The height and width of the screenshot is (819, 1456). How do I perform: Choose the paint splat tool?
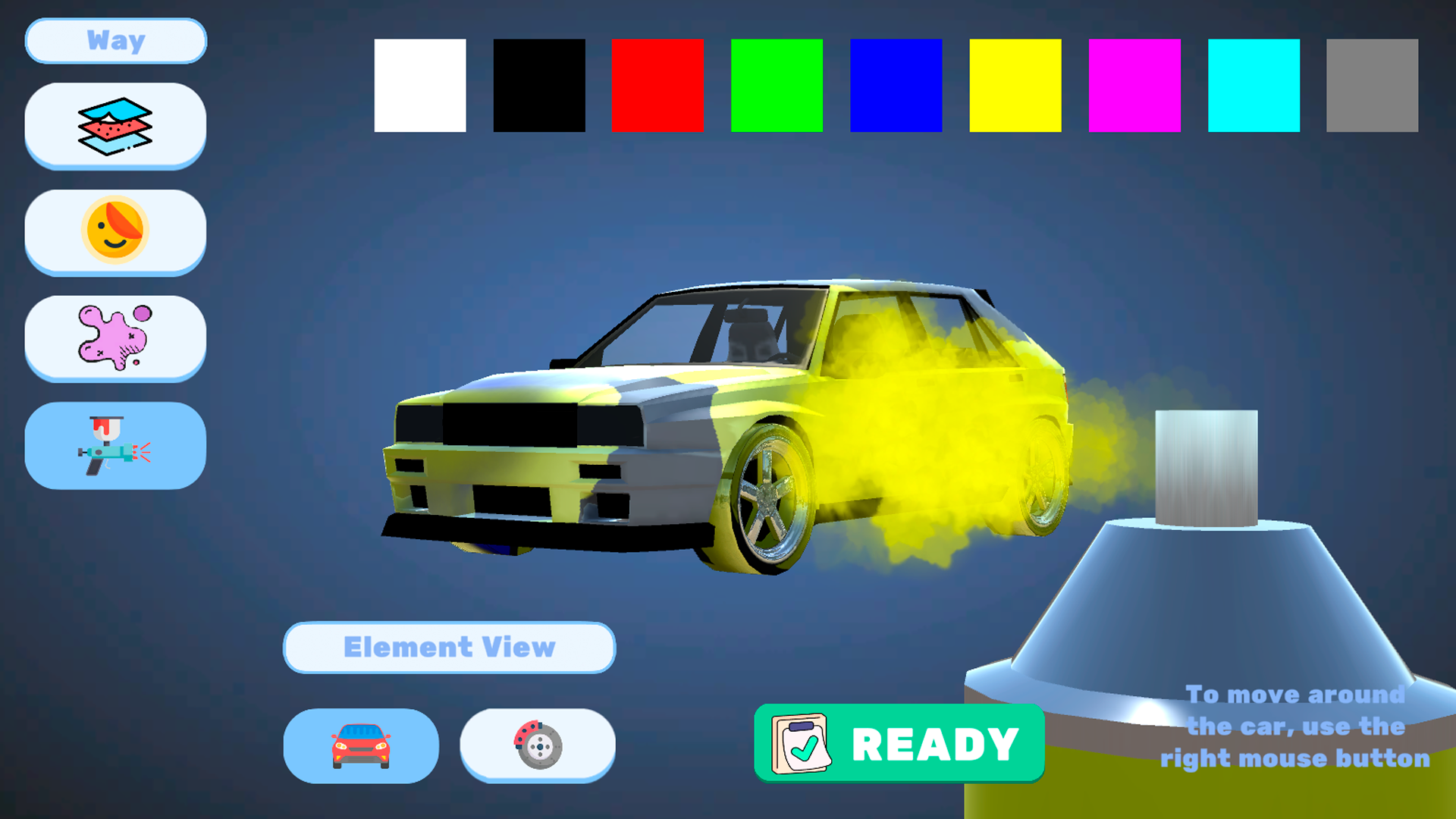click(115, 338)
